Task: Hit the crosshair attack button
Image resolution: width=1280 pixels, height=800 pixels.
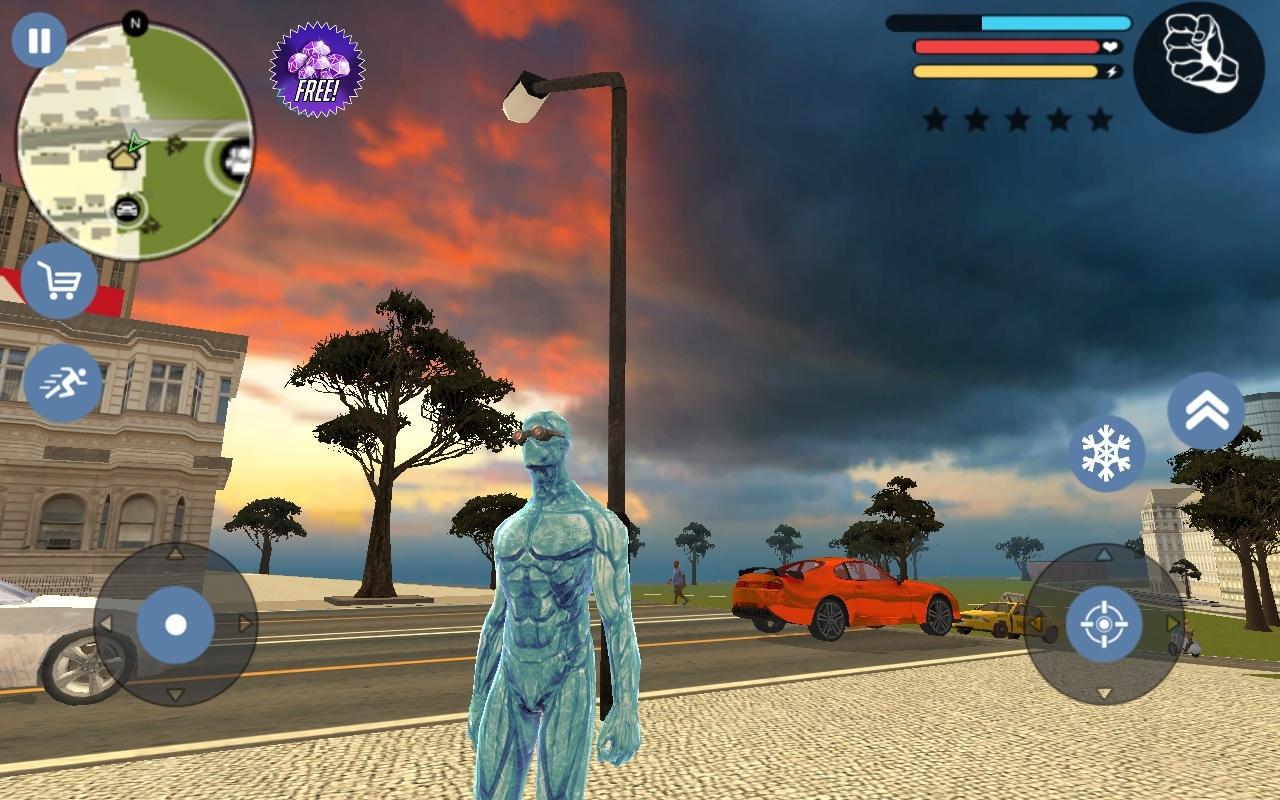Action: [1104, 625]
